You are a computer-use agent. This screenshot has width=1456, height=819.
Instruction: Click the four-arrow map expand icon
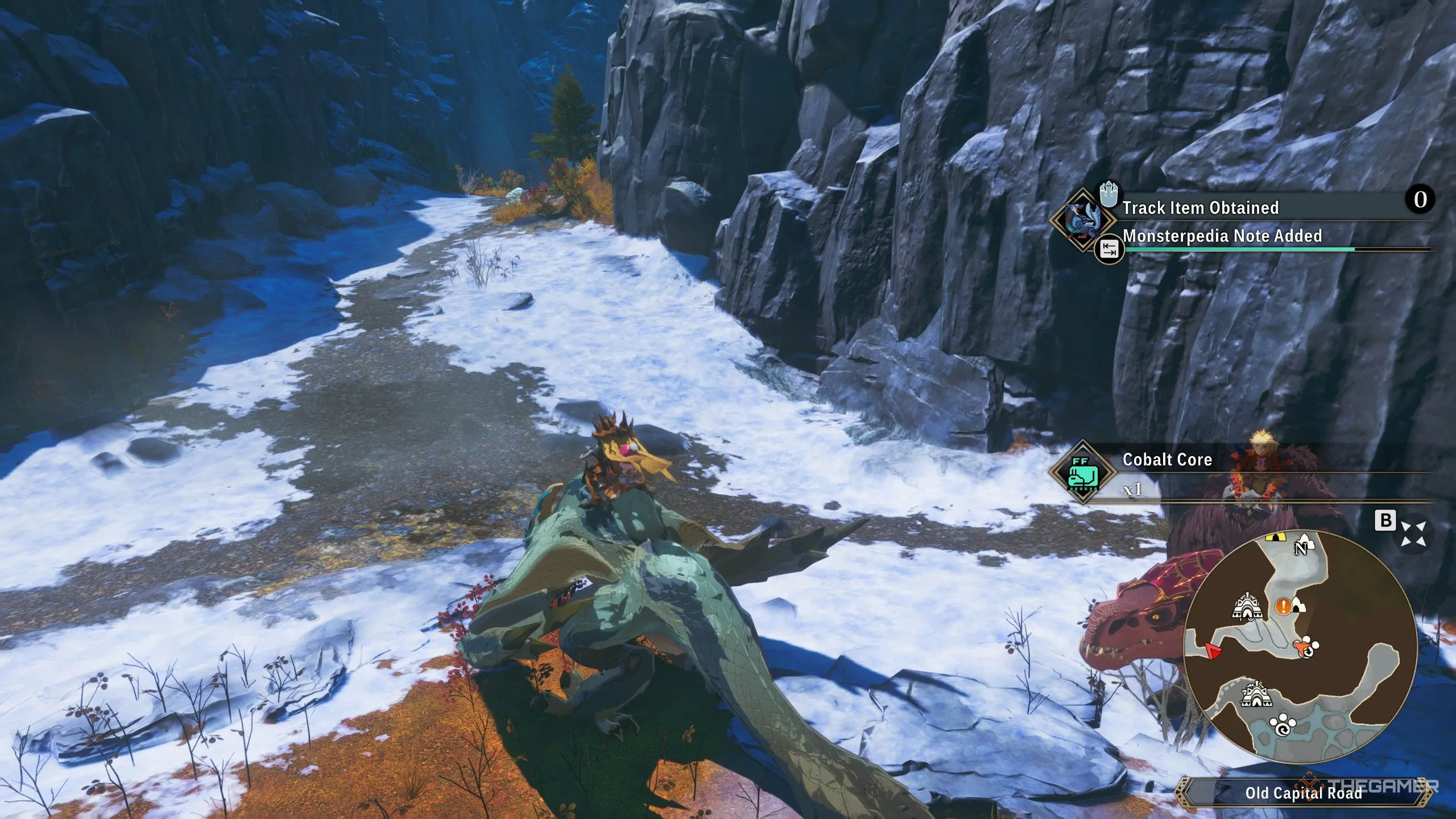tap(1413, 533)
